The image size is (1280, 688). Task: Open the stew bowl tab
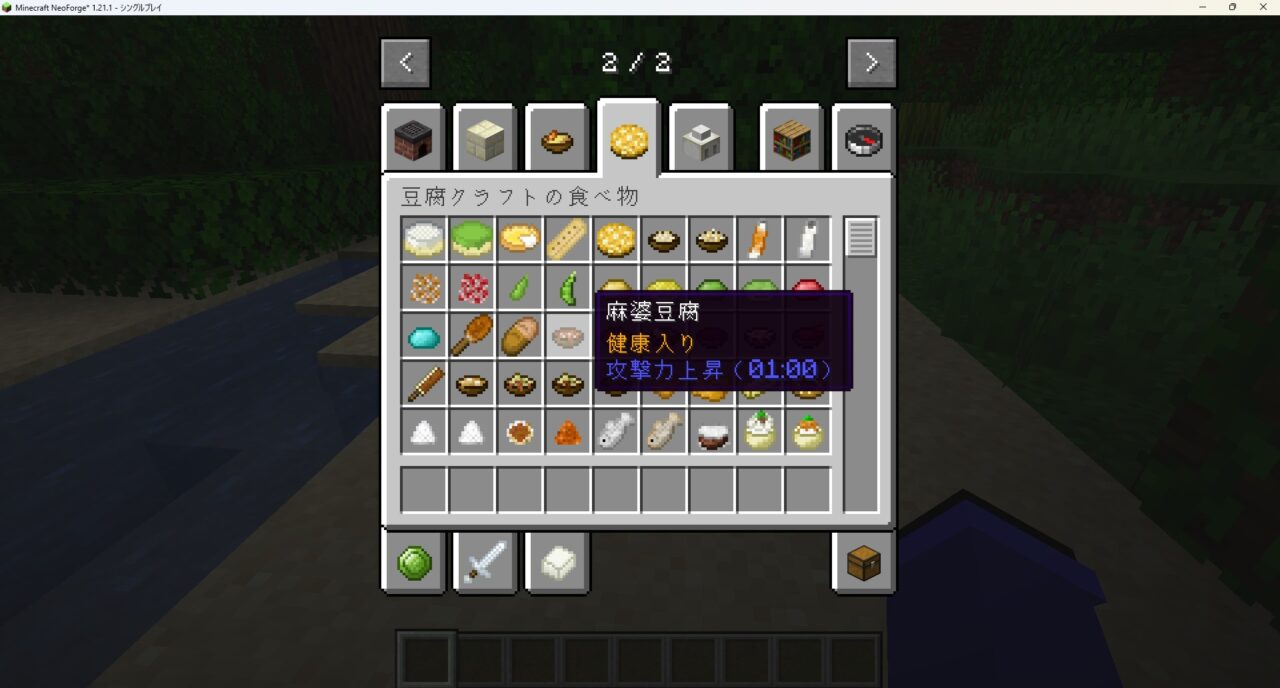557,141
